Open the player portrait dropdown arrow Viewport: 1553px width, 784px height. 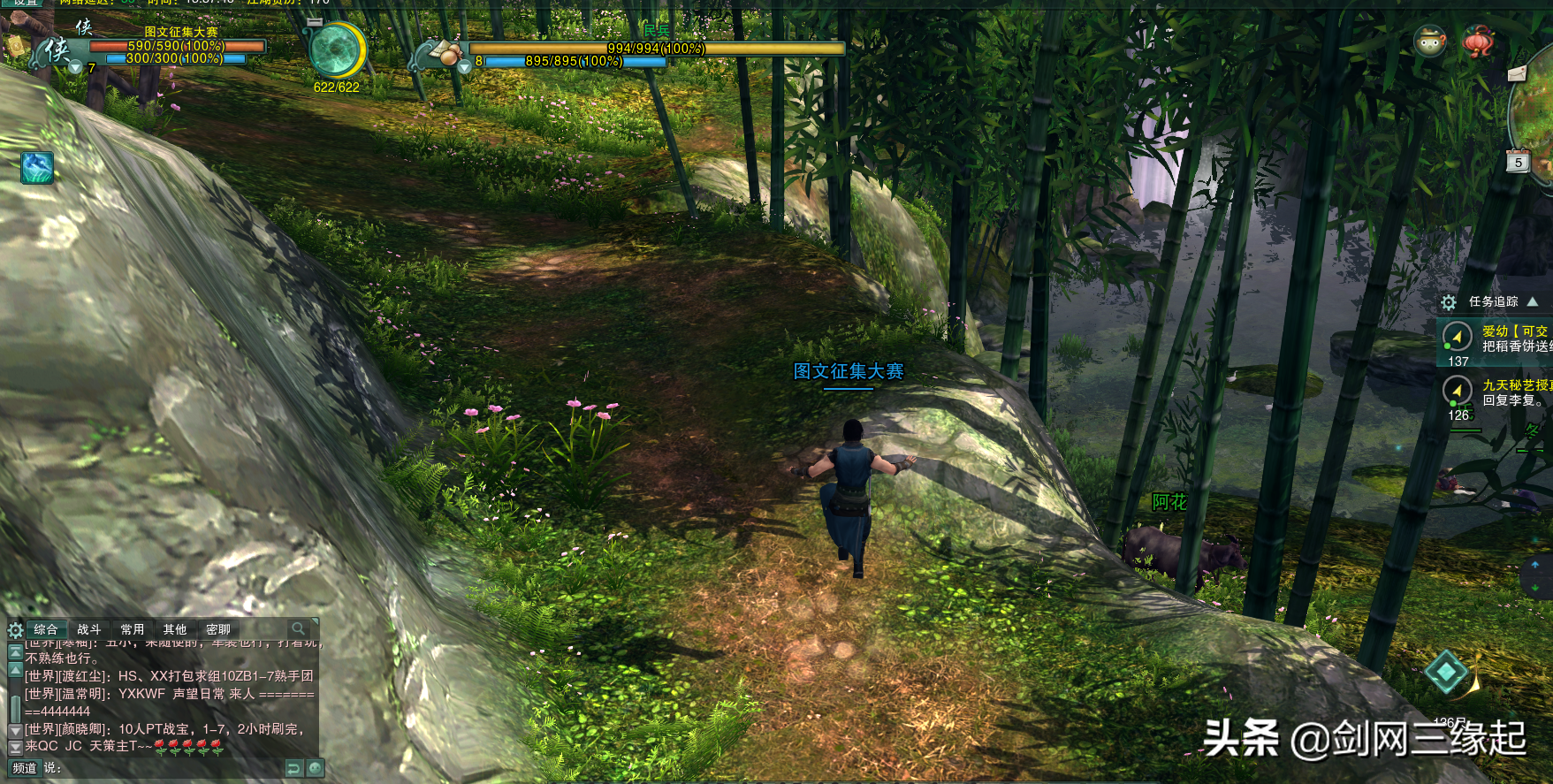[75, 67]
